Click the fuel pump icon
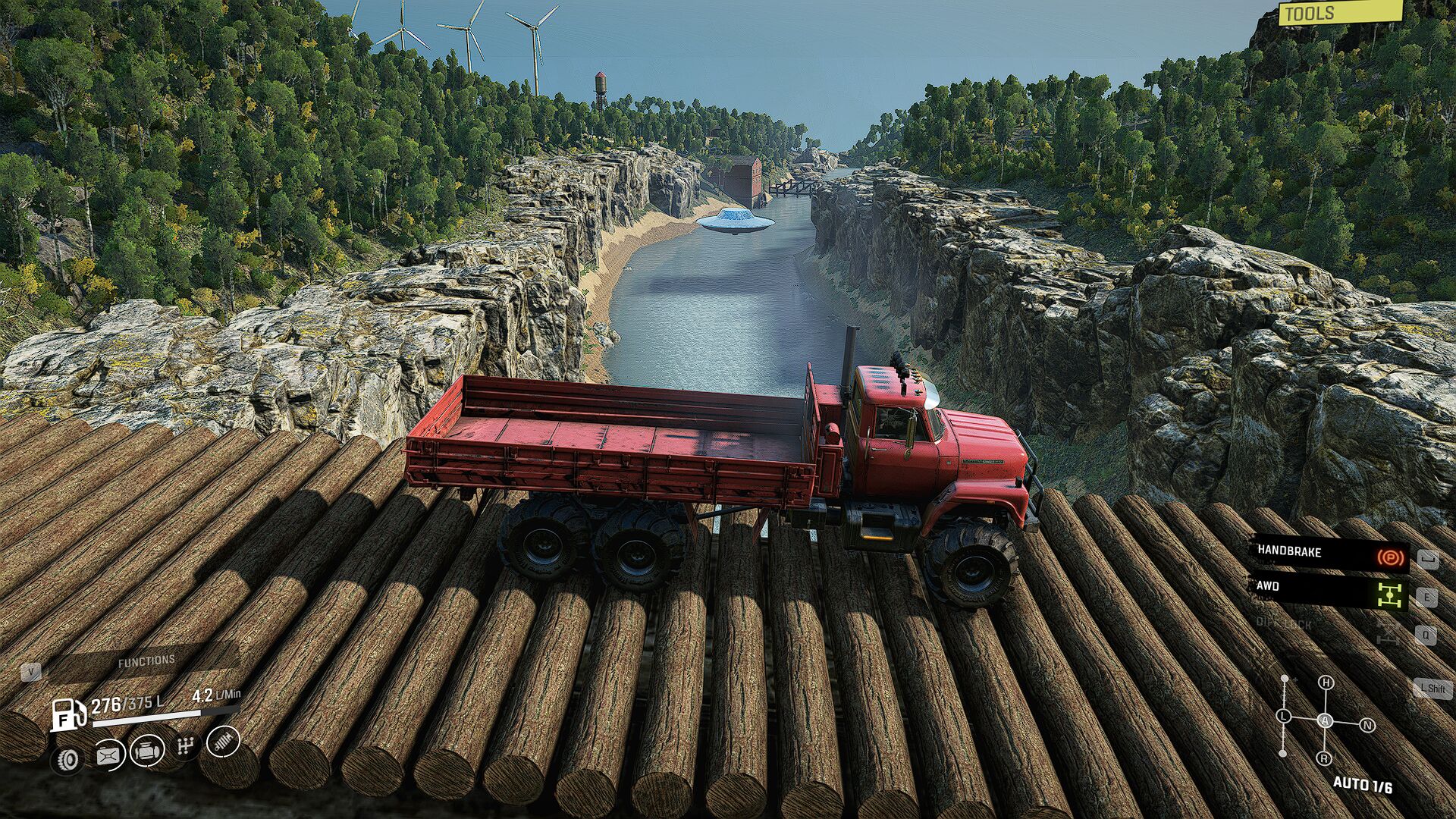The image size is (1456, 819). (68, 714)
